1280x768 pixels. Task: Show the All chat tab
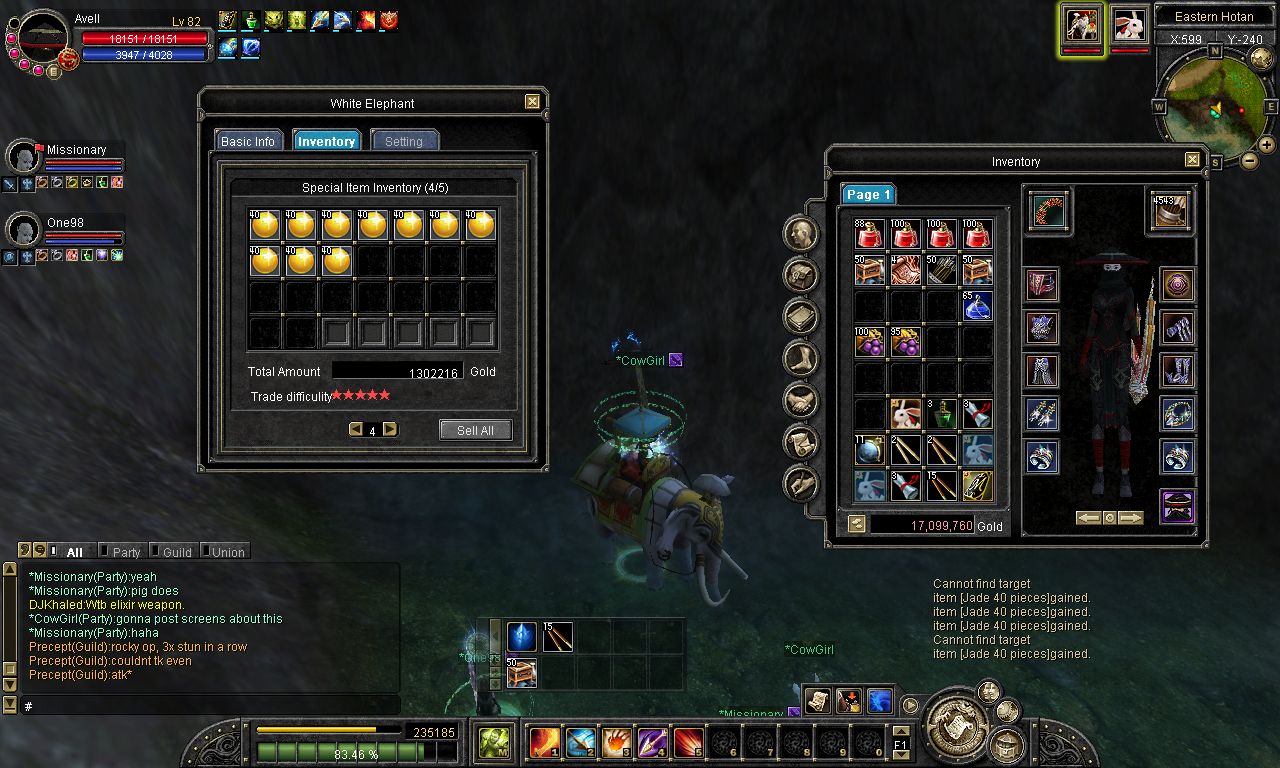[74, 552]
